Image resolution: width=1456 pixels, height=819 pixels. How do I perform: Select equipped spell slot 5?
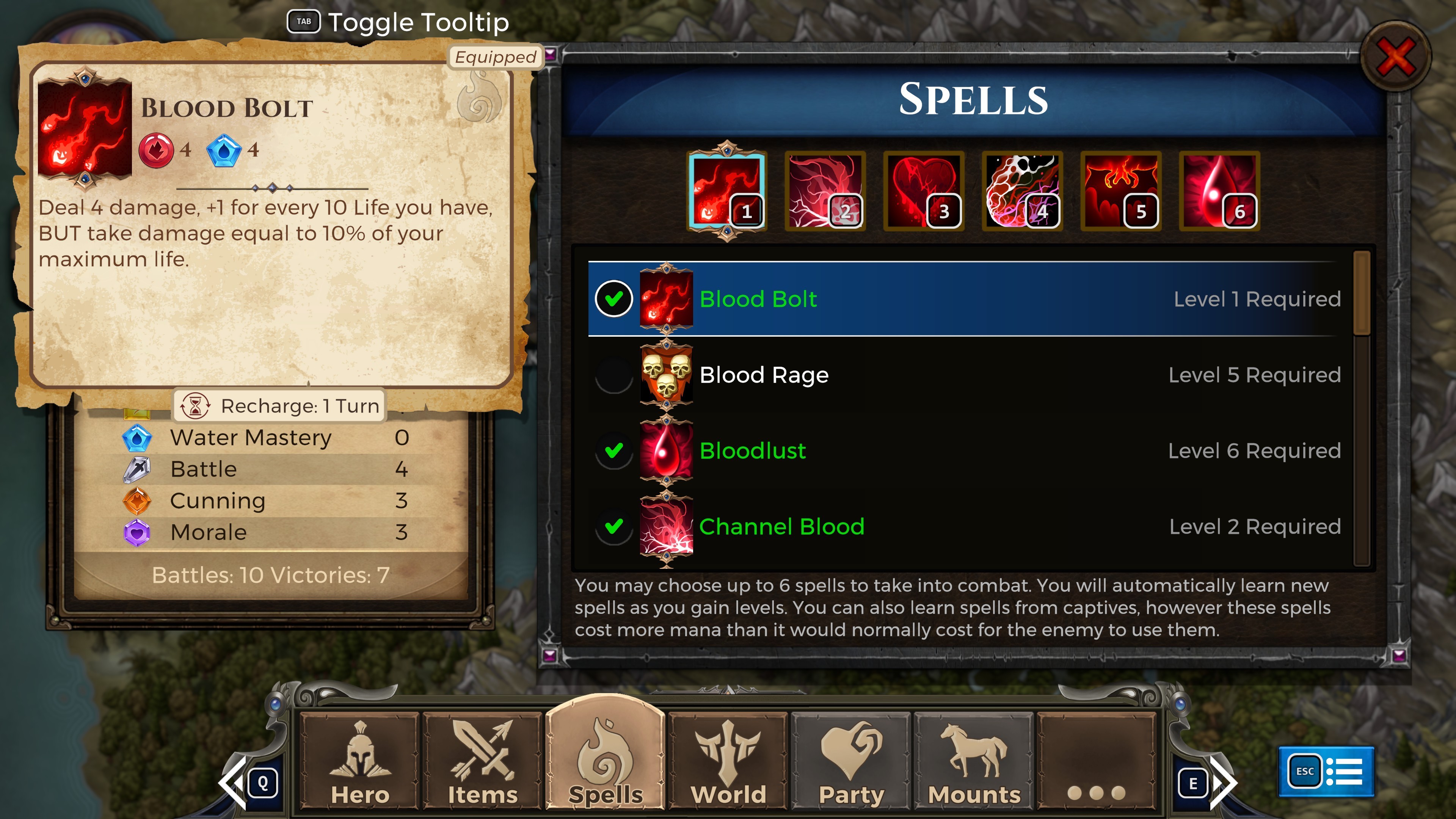tap(1121, 191)
